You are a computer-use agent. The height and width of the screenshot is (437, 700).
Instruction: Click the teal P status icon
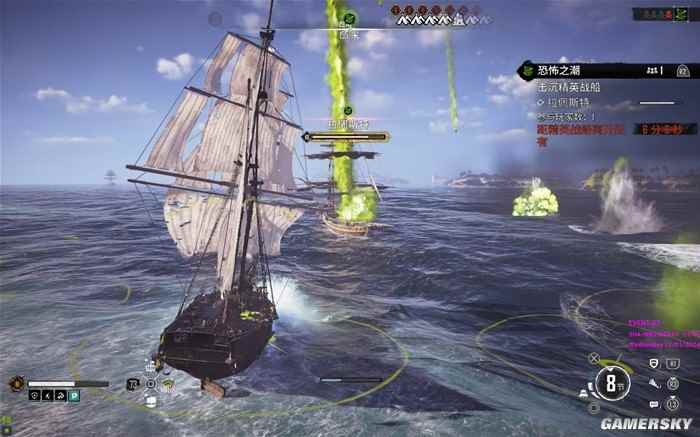click(72, 396)
